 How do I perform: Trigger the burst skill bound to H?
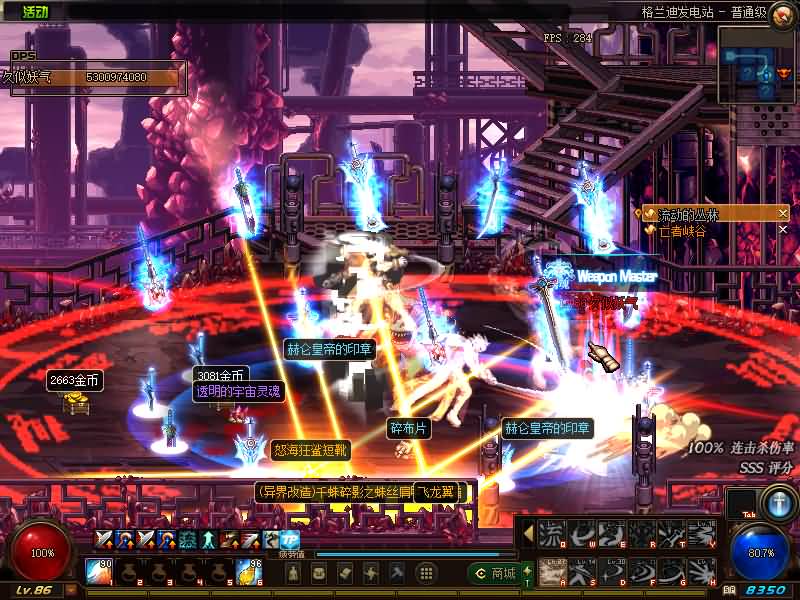pyautogui.click(x=702, y=571)
